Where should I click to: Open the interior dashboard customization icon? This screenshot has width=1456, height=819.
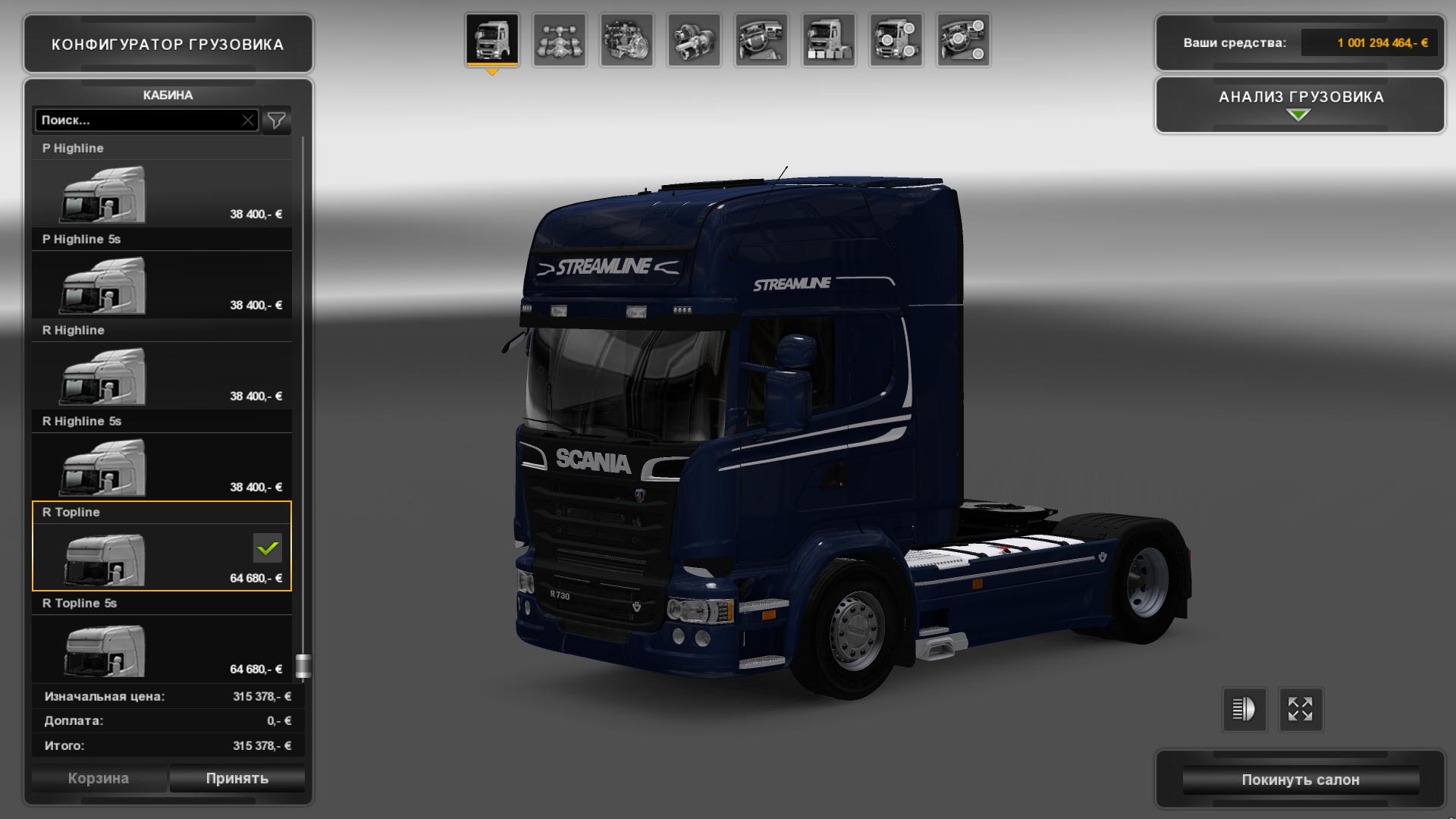761,42
